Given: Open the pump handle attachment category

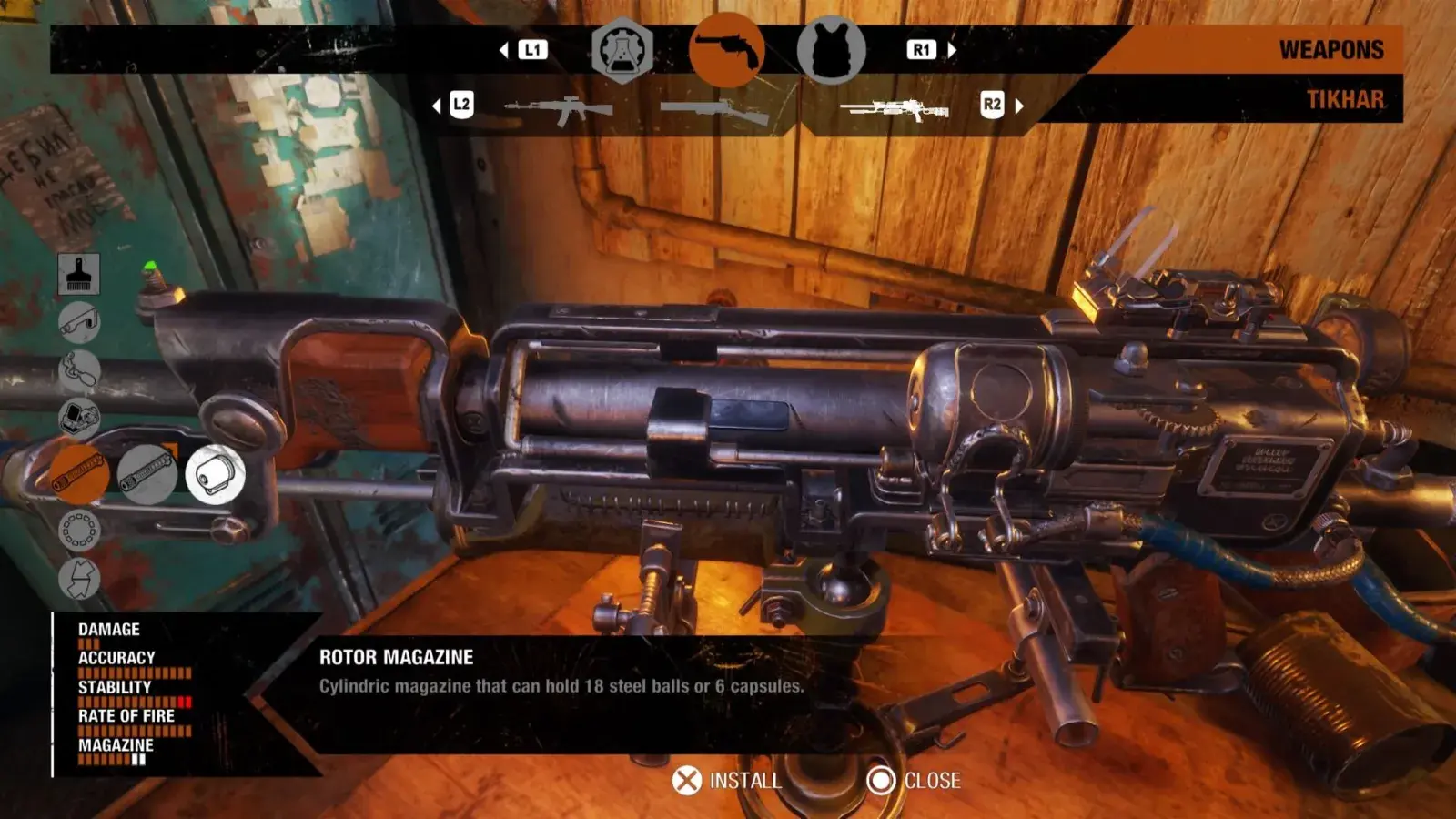Looking at the screenshot, I should tap(79, 370).
